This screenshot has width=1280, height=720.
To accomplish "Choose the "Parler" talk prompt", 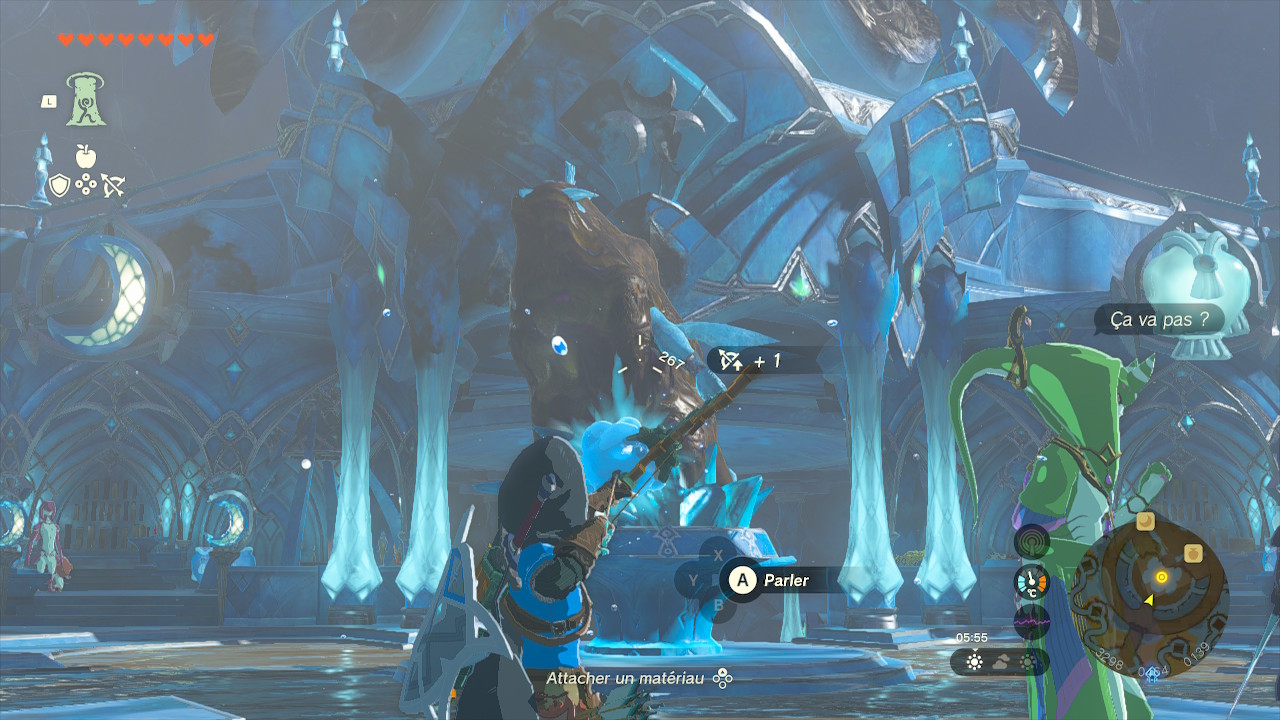I will (x=772, y=580).
